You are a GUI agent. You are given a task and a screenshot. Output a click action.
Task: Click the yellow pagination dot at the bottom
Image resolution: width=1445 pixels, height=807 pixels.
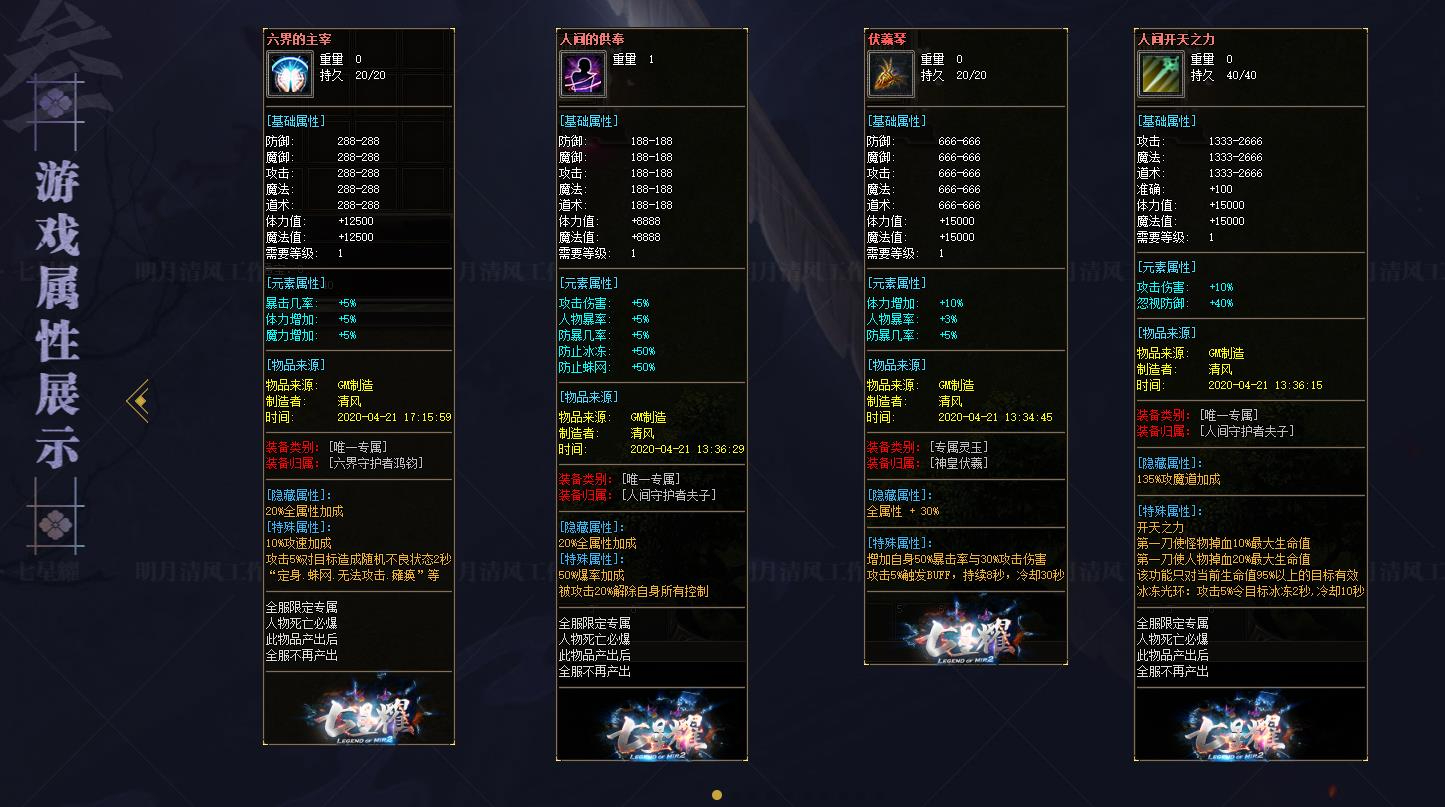tap(717, 794)
